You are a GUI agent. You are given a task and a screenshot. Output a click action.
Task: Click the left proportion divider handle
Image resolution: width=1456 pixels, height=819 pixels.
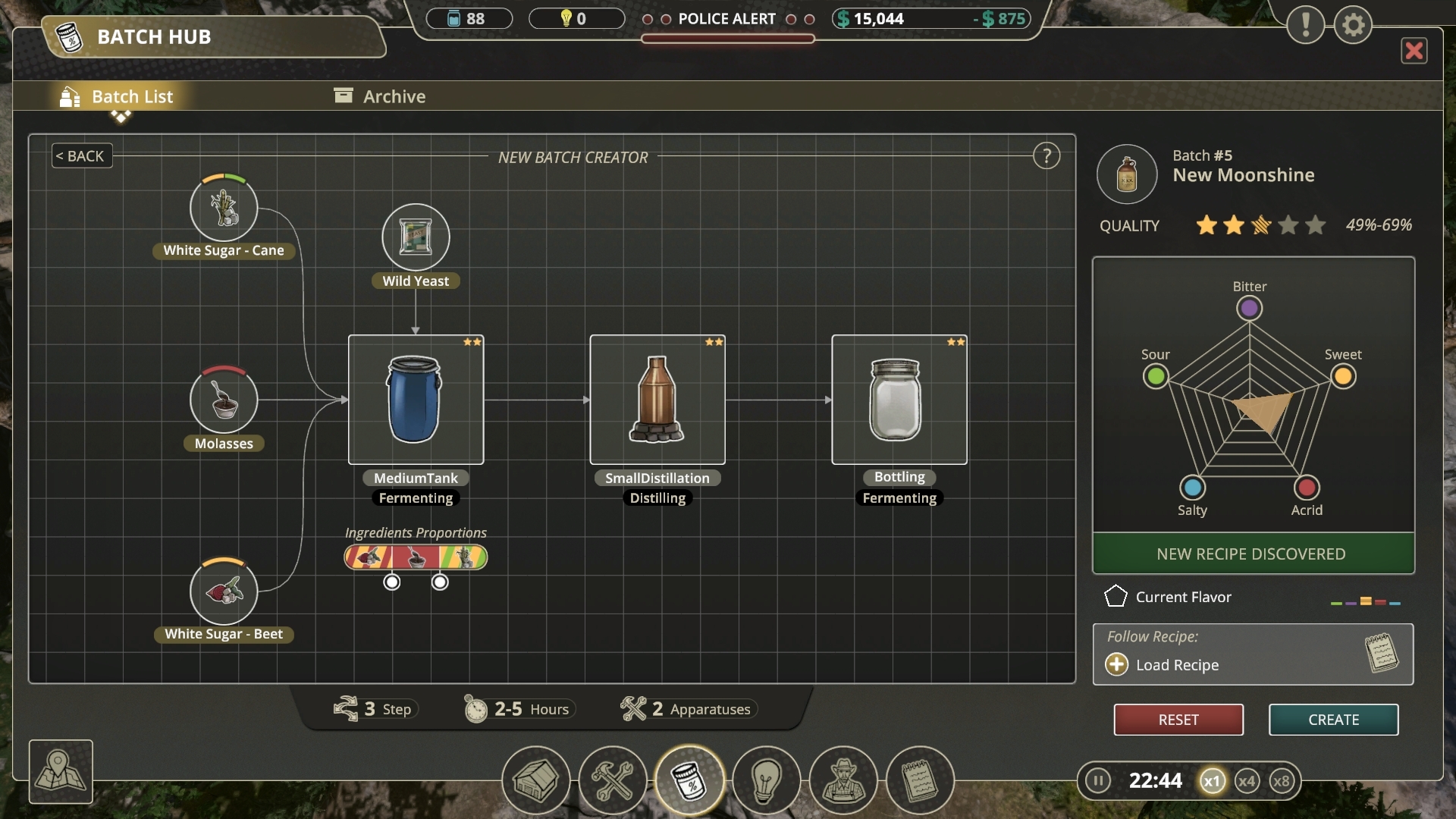pos(392,582)
